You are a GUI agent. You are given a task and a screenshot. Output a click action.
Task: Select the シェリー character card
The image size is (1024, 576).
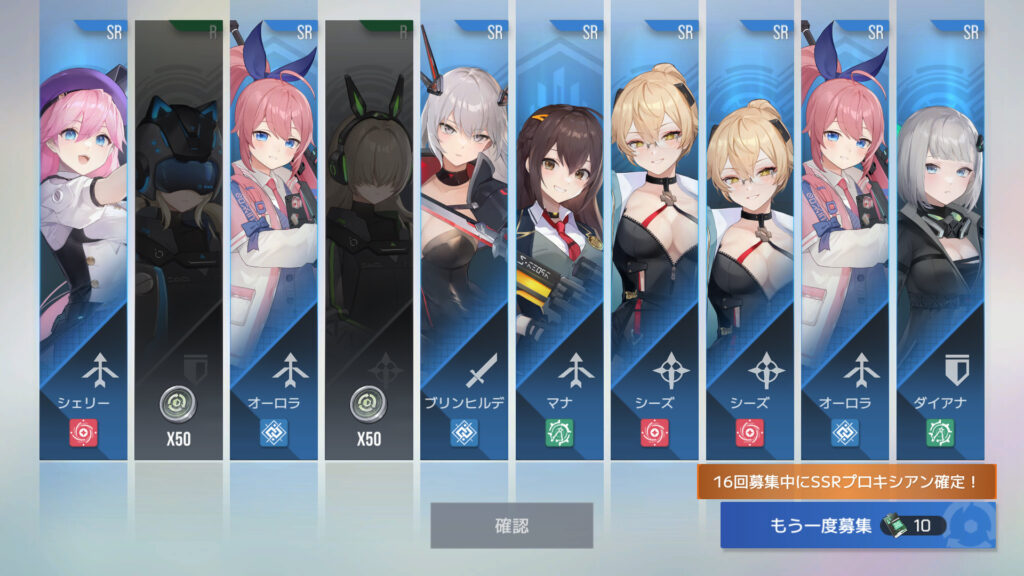pyautogui.click(x=83, y=240)
